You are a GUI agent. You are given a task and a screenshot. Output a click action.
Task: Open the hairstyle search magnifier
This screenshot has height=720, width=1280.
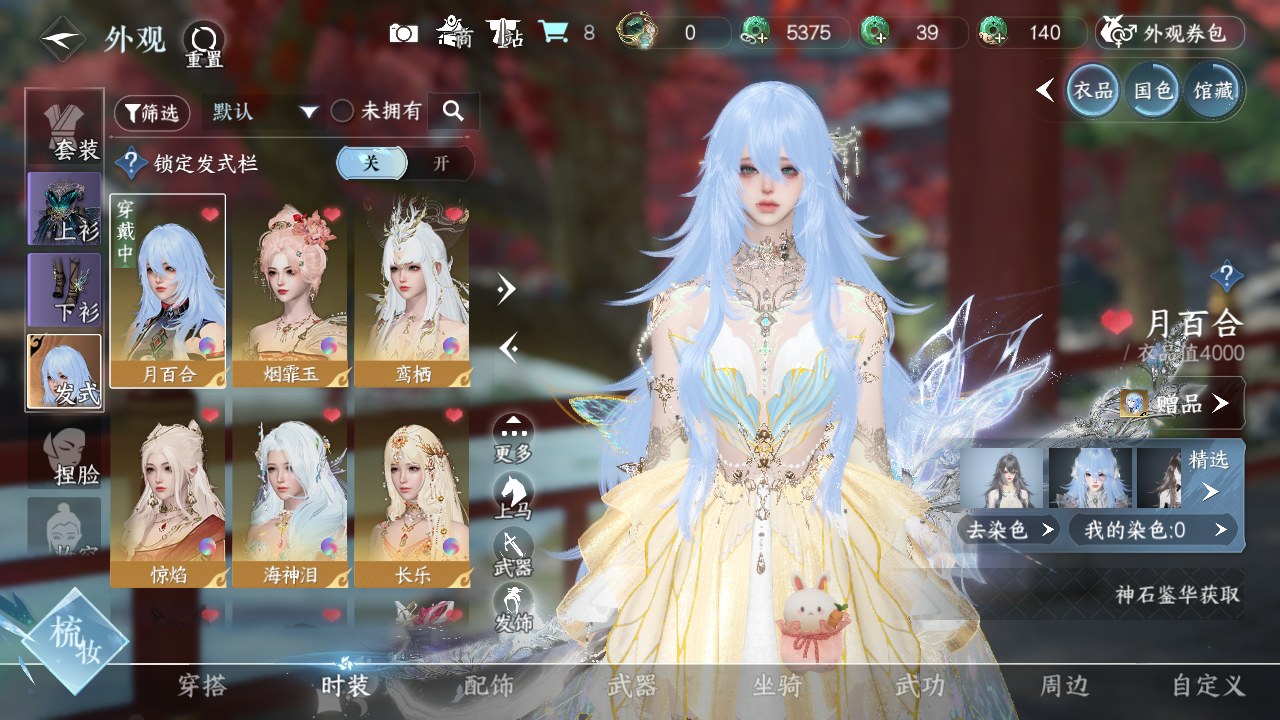pyautogui.click(x=454, y=112)
